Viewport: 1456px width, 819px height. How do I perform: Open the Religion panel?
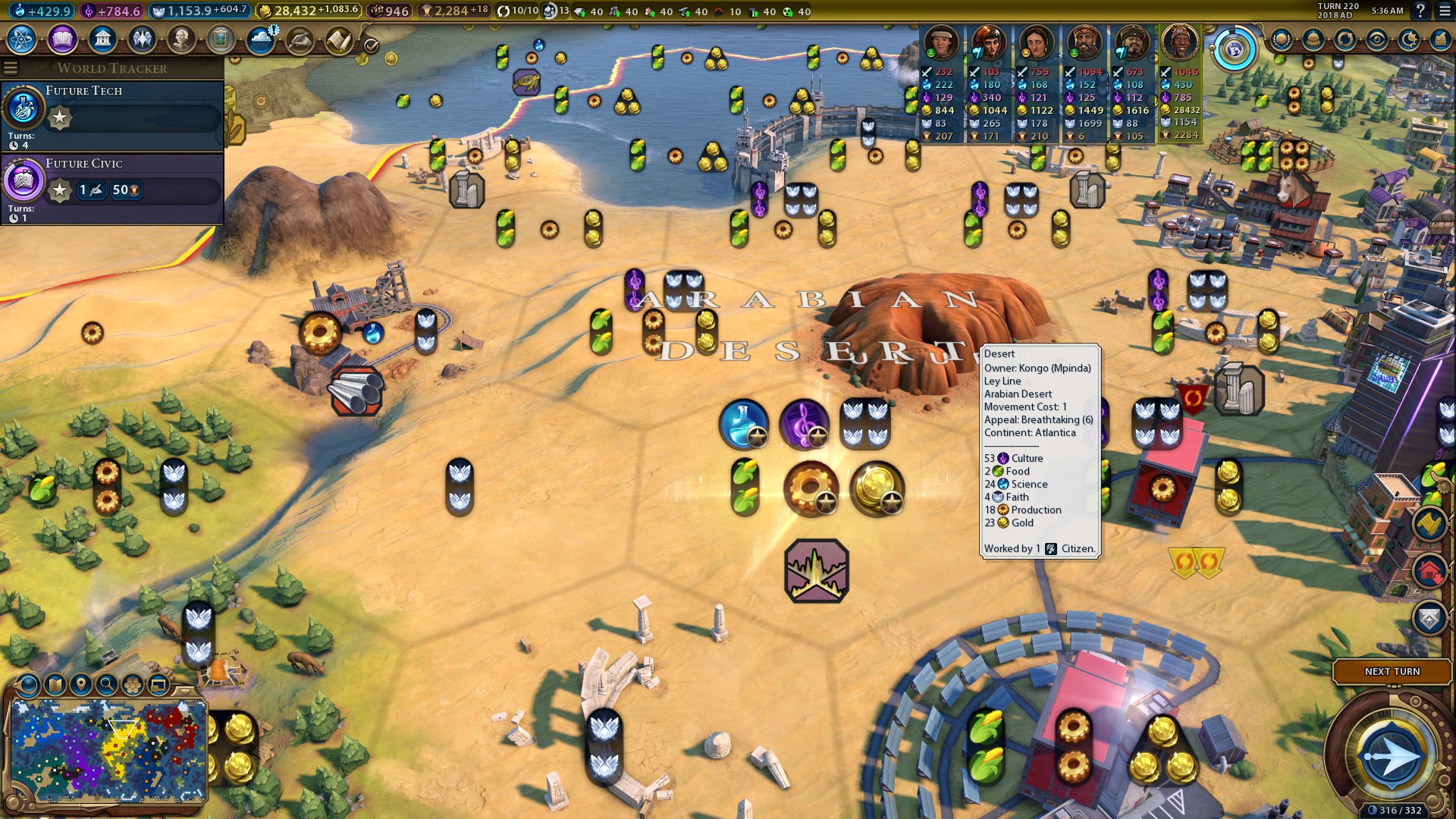(141, 40)
